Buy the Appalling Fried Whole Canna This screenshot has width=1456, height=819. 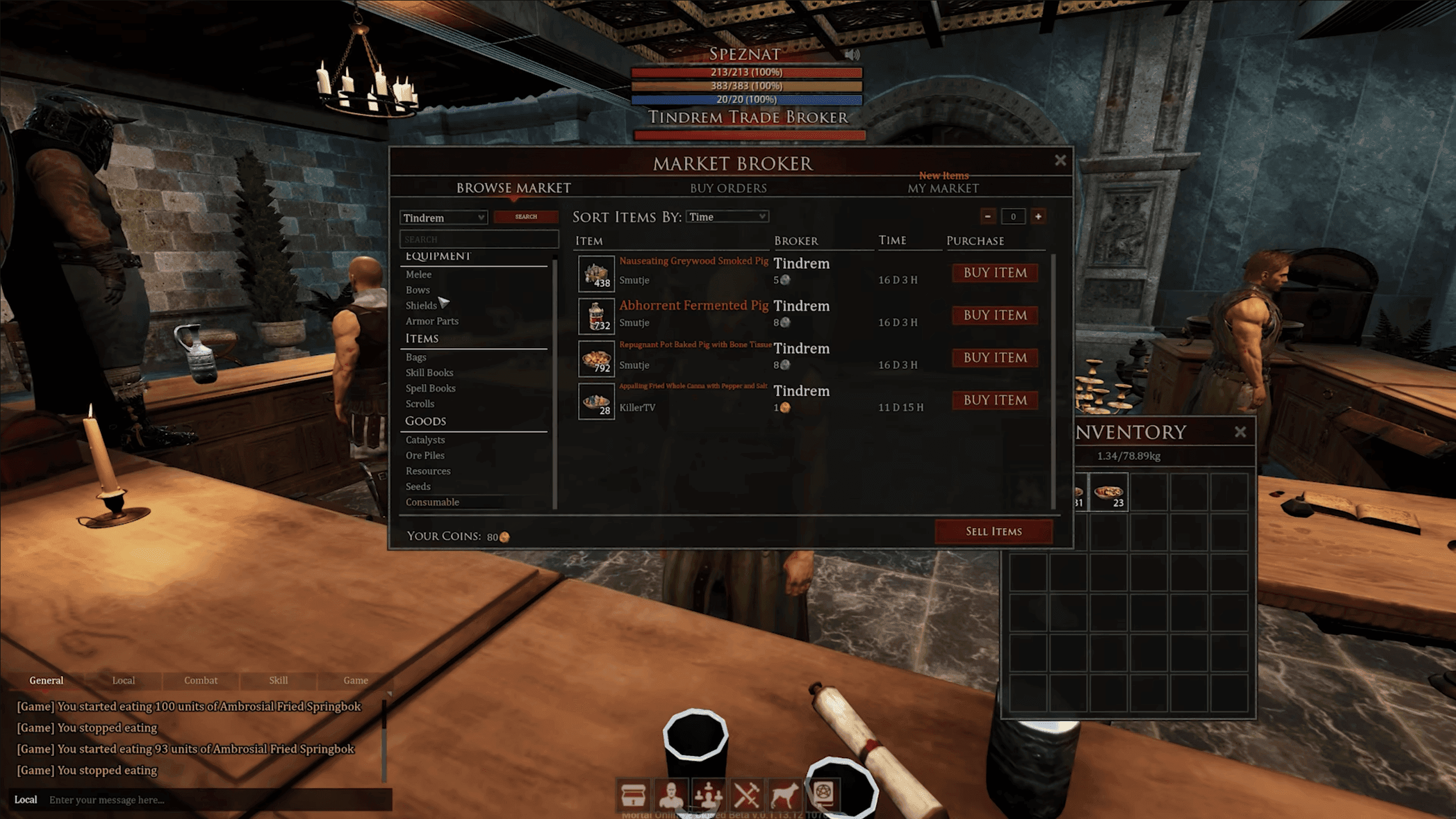coord(995,401)
